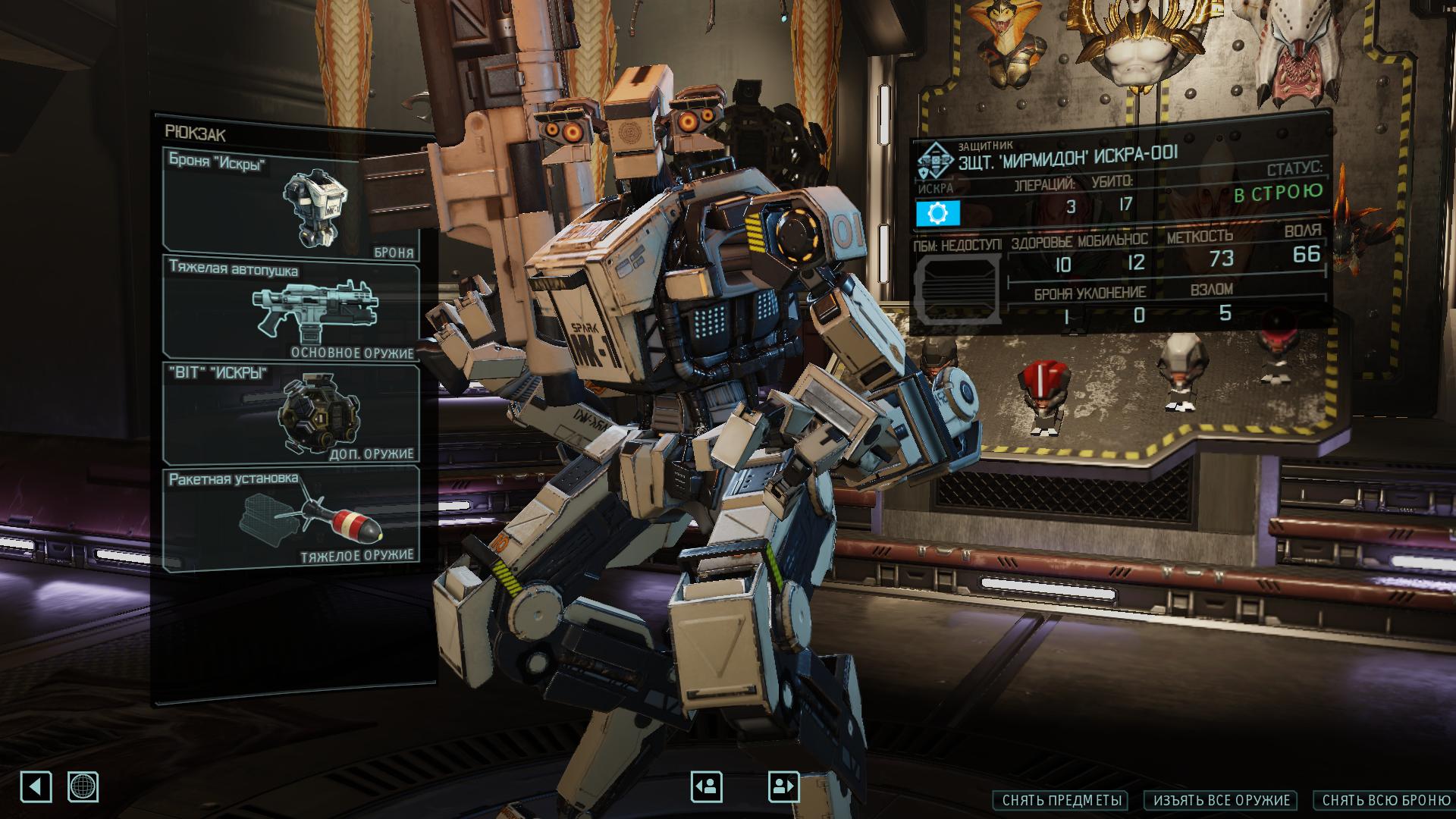Choose the "BIT" "Искры" secondary weapon slot

(x=291, y=413)
